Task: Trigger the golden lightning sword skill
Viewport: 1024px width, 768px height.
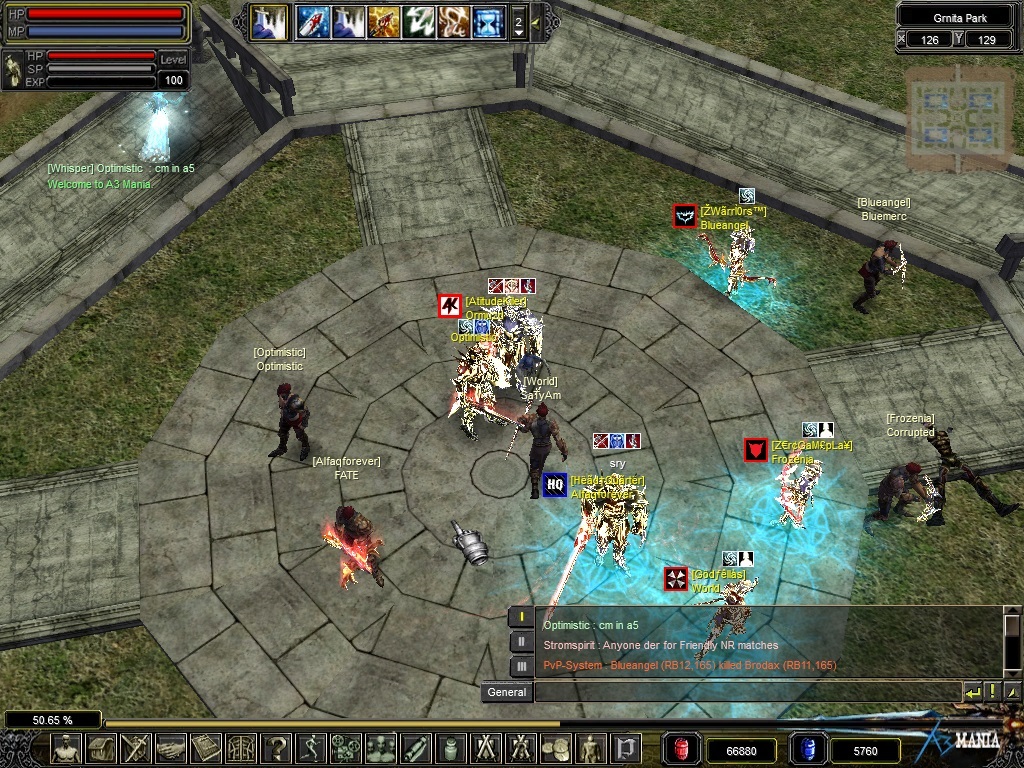Action: coord(383,22)
